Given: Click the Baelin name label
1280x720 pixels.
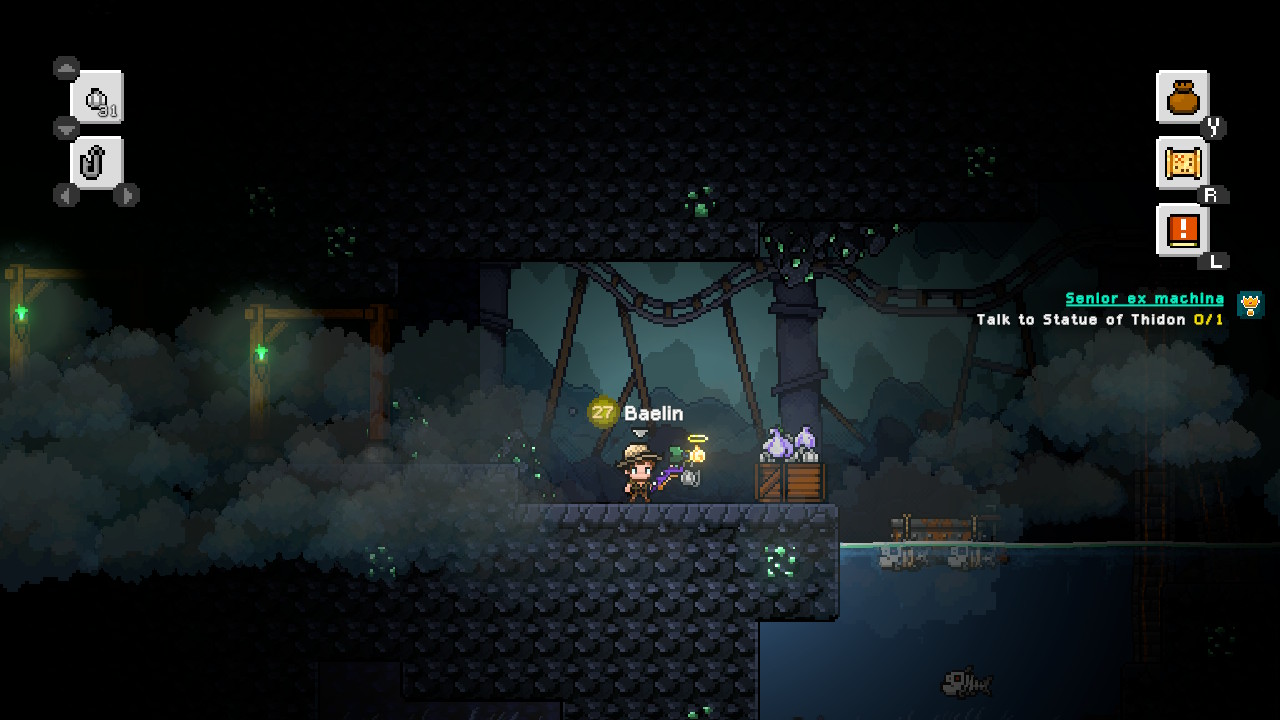Looking at the screenshot, I should [652, 412].
